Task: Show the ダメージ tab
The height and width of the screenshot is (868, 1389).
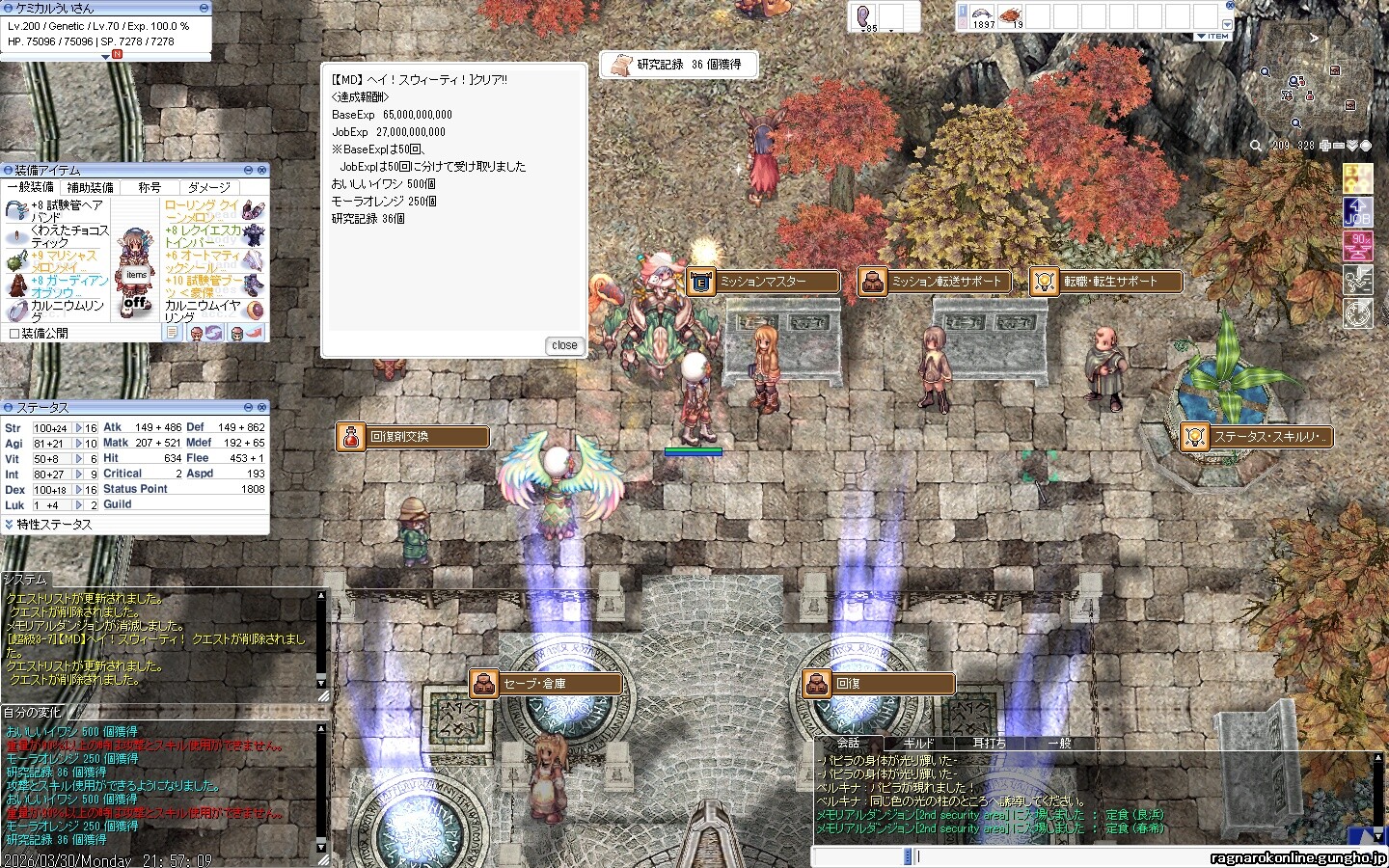Action: 209,187
